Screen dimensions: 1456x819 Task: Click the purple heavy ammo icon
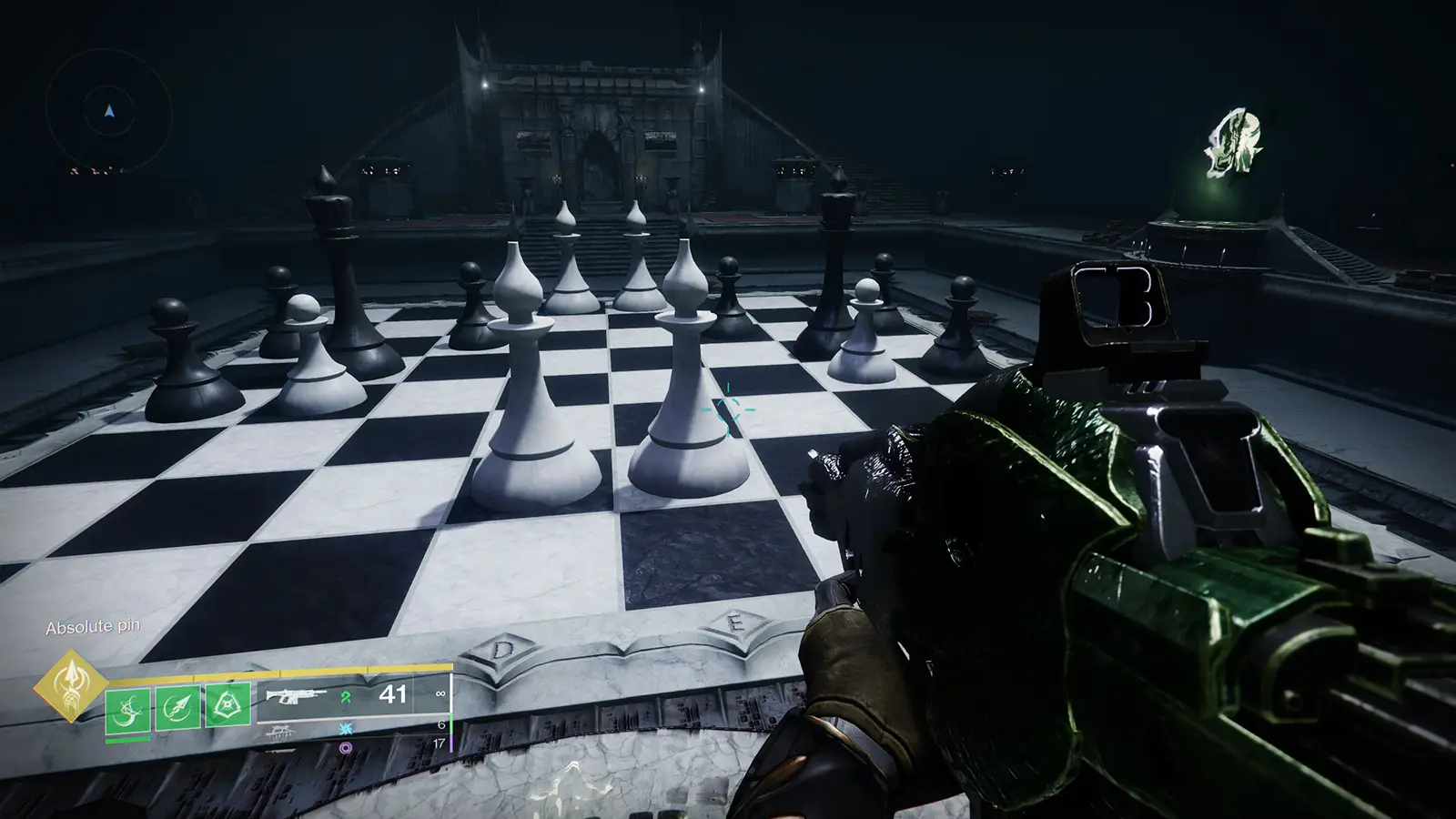tap(345, 746)
